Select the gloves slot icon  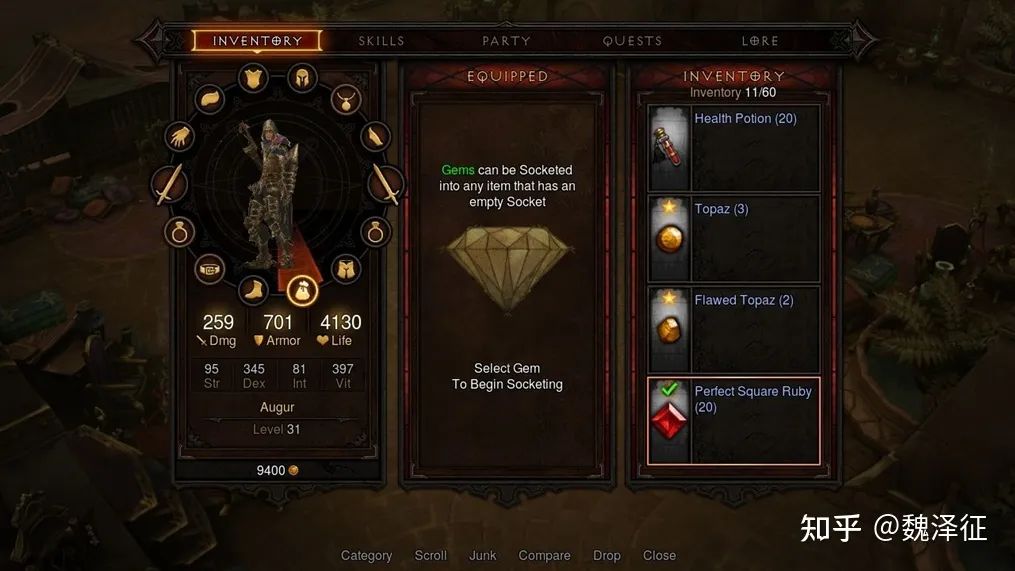coord(180,136)
